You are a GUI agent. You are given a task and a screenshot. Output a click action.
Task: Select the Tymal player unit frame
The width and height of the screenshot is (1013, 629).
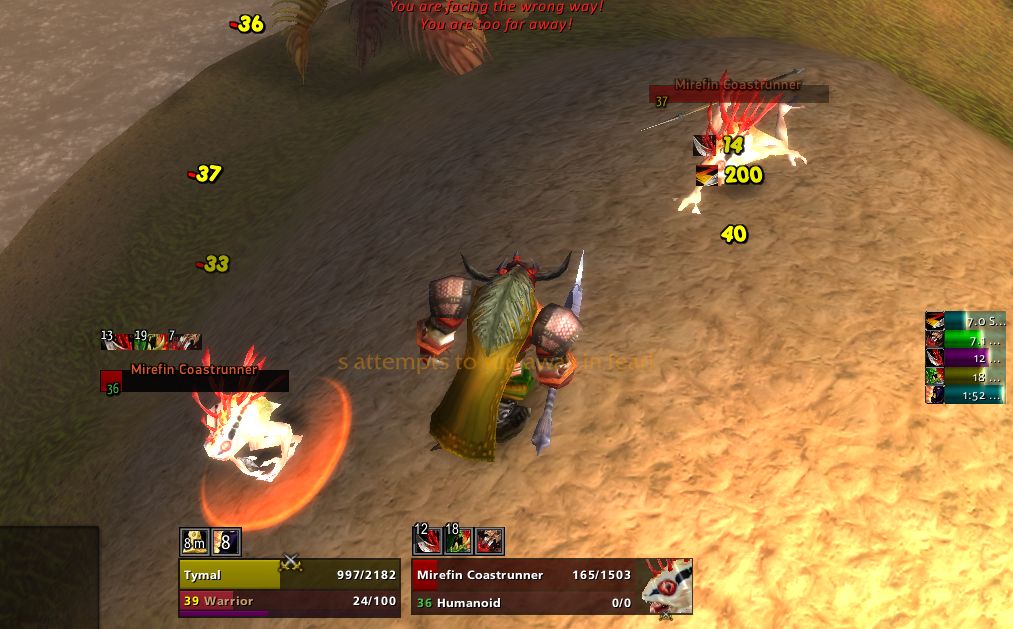pos(289,587)
